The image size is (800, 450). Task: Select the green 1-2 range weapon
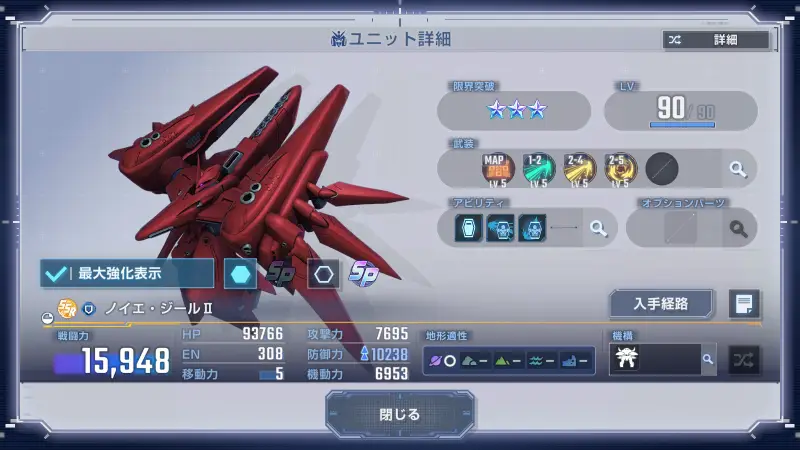pyautogui.click(x=538, y=167)
